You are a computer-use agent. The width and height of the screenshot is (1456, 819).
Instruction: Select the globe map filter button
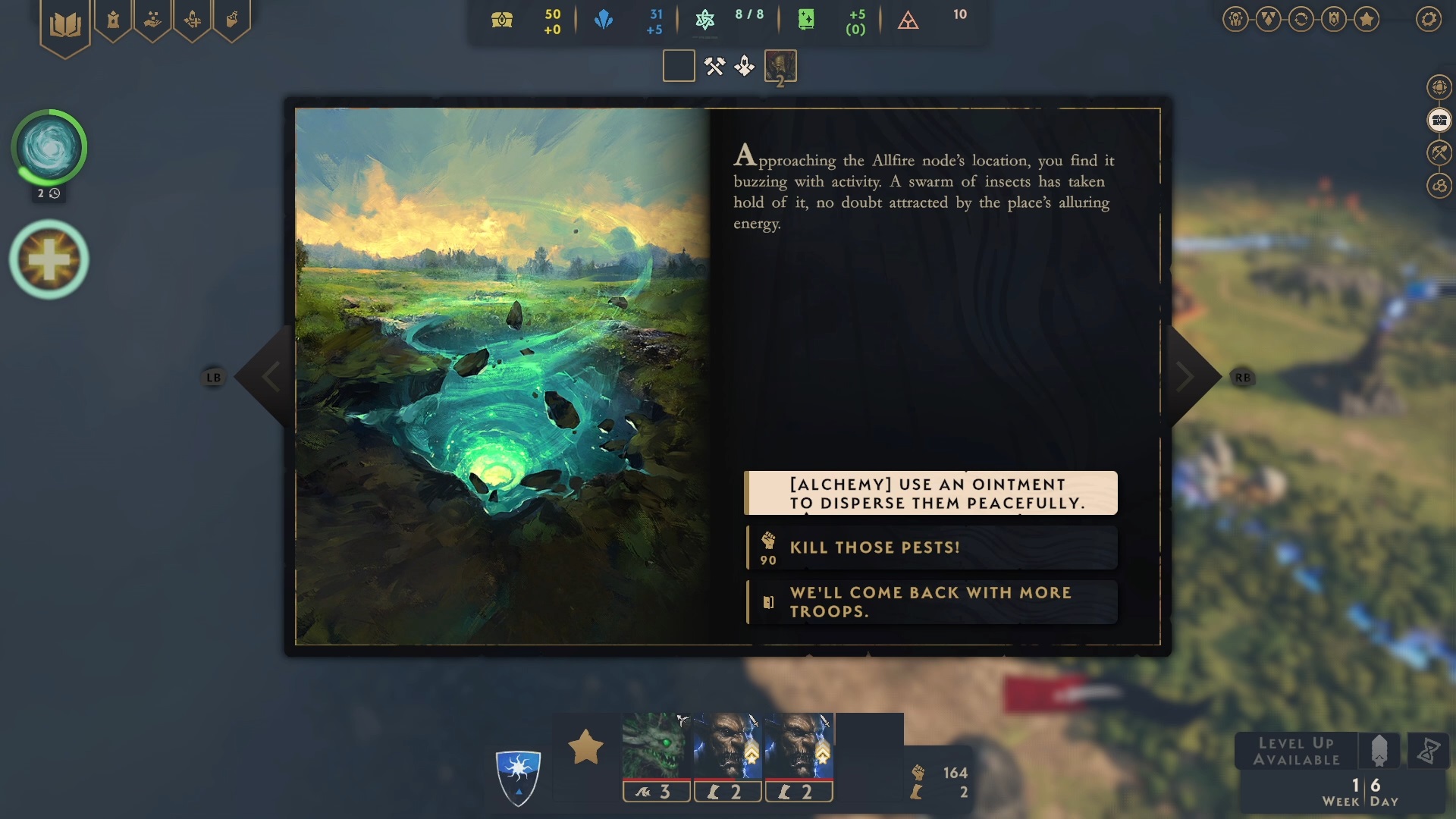[x=1439, y=87]
